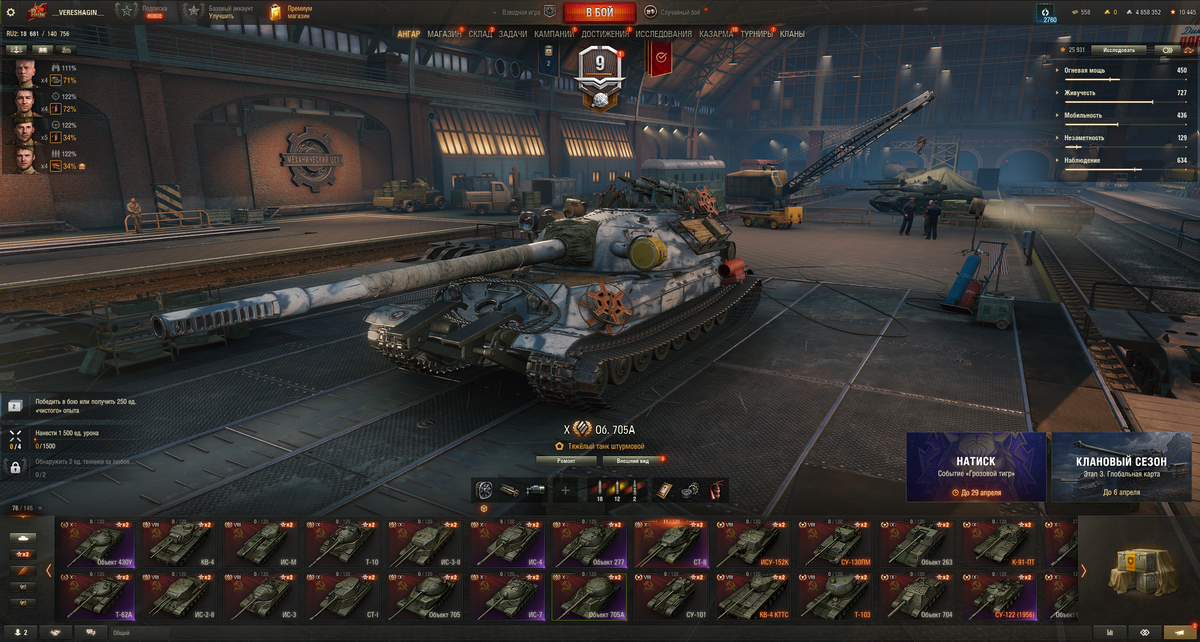Open the МАГАЗИН tab
This screenshot has width=1200, height=642.
click(444, 34)
